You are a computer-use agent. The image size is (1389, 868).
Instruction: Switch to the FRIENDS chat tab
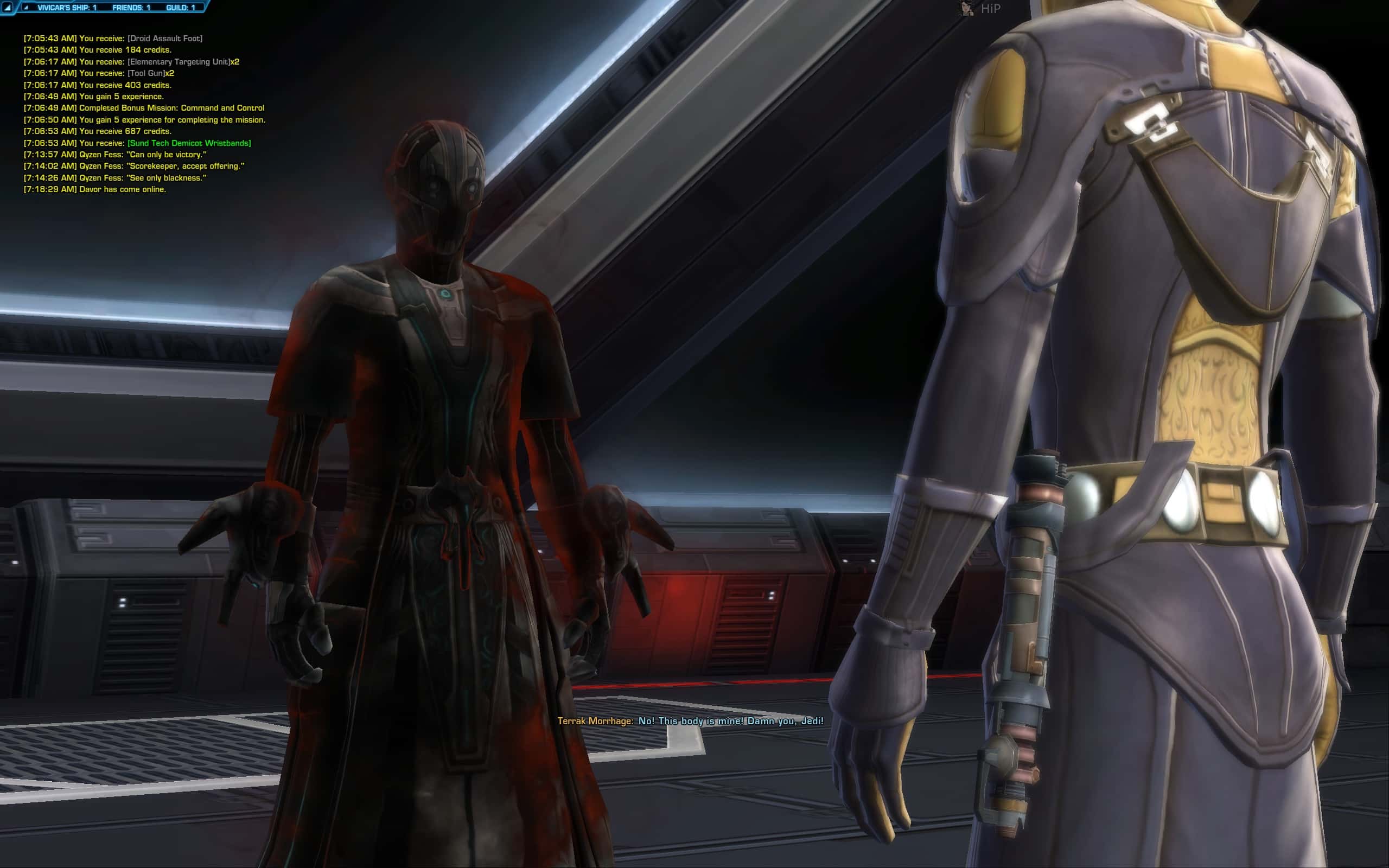[129, 7]
